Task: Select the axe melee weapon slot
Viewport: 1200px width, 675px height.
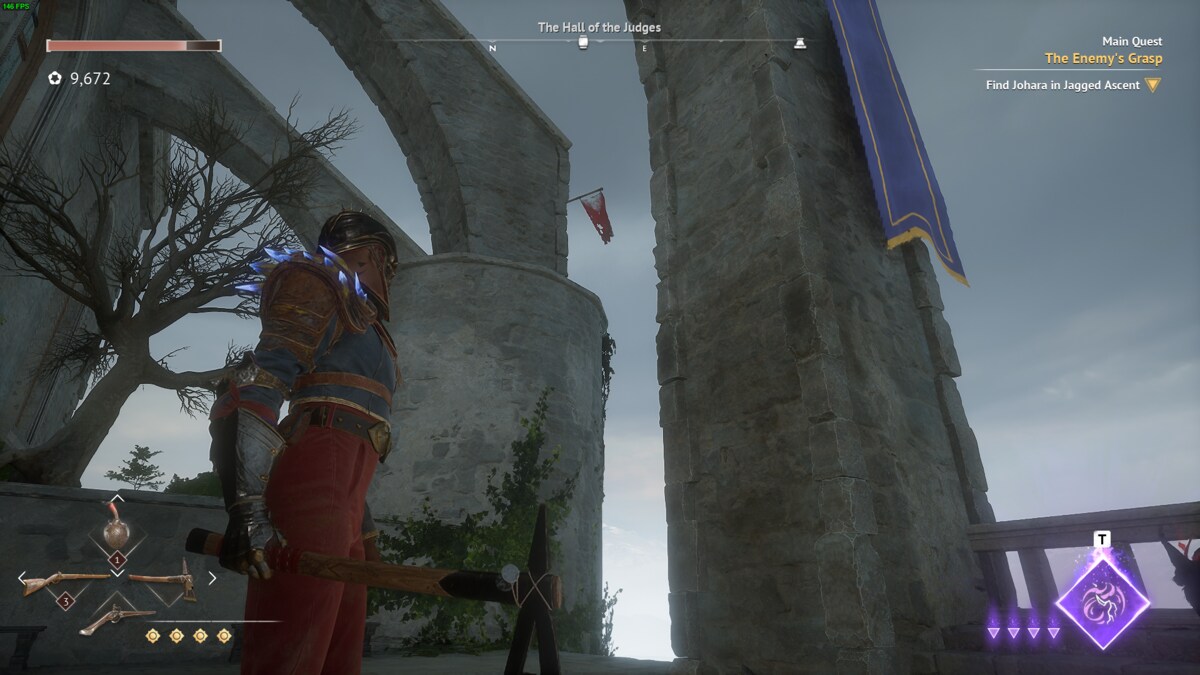Action: coord(167,580)
